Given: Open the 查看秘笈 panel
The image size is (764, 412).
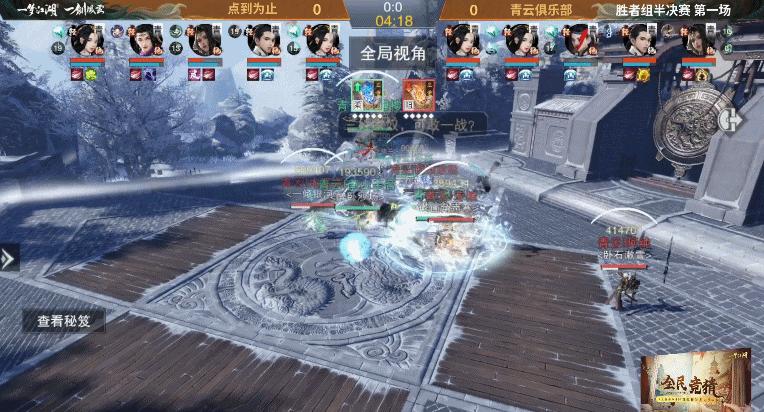Looking at the screenshot, I should click(64, 321).
